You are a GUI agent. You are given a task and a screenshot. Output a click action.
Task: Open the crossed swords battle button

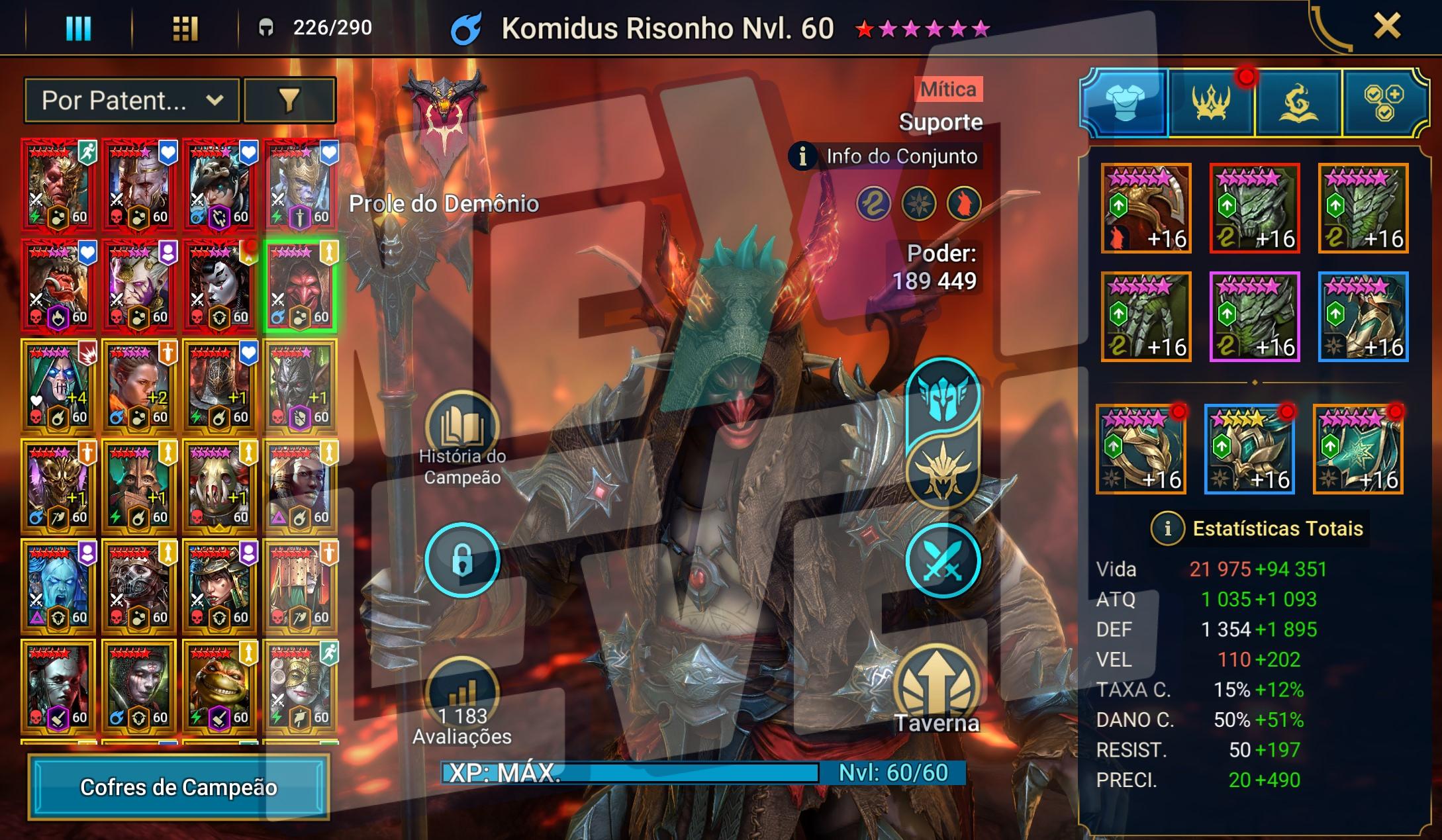tap(942, 560)
